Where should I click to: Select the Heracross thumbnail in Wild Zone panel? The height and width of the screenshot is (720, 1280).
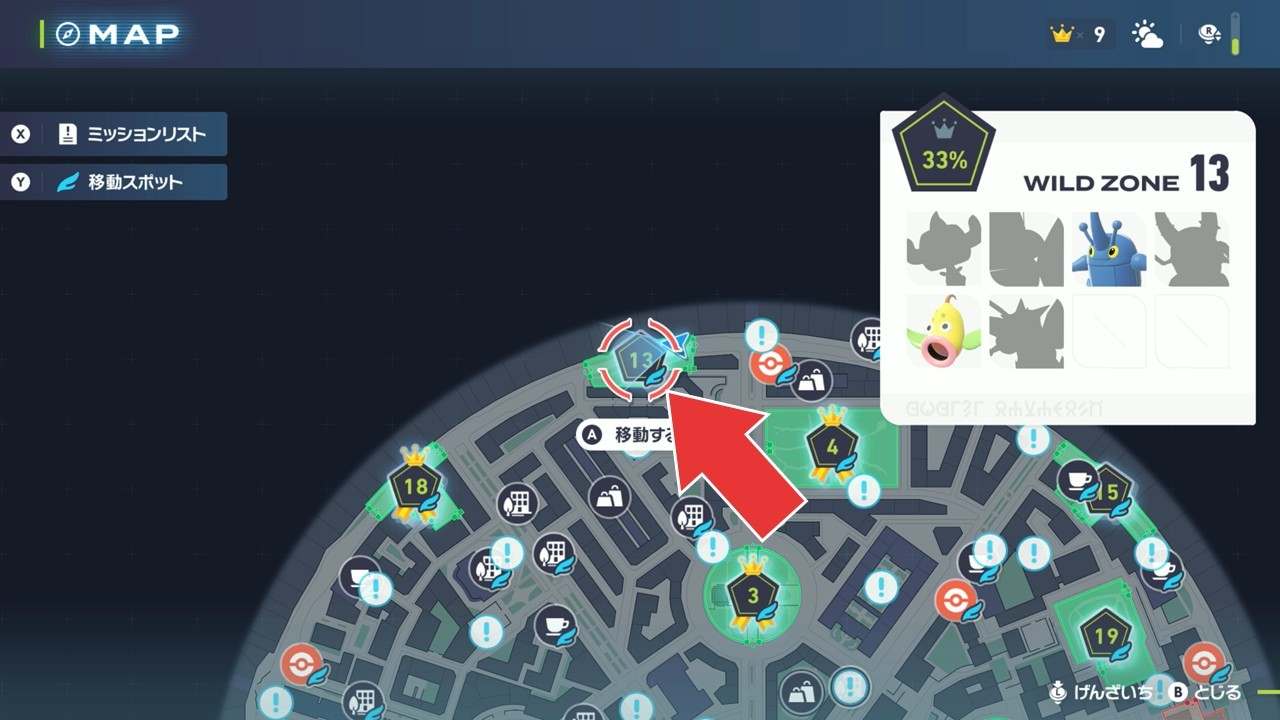1109,249
